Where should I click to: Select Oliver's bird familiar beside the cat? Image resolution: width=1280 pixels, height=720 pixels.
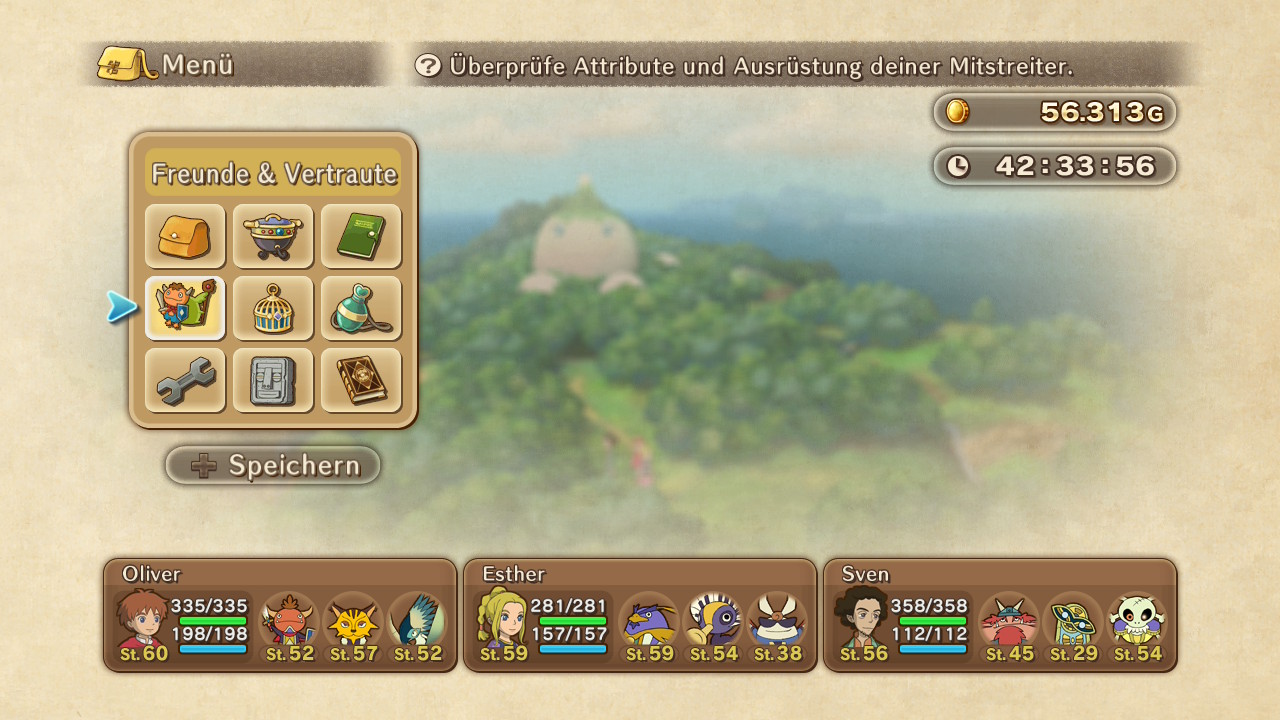click(x=417, y=624)
